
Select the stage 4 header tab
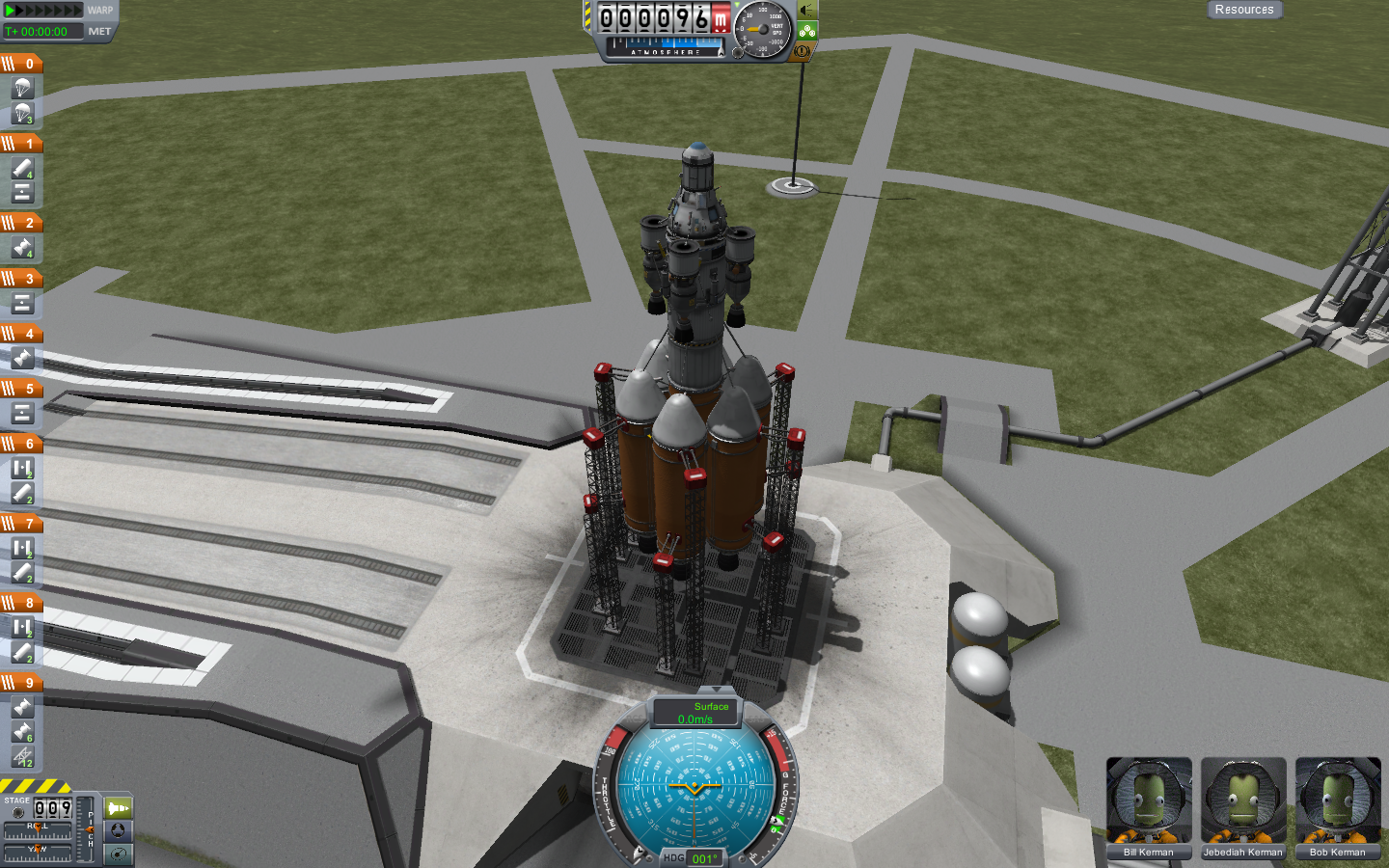(21, 334)
